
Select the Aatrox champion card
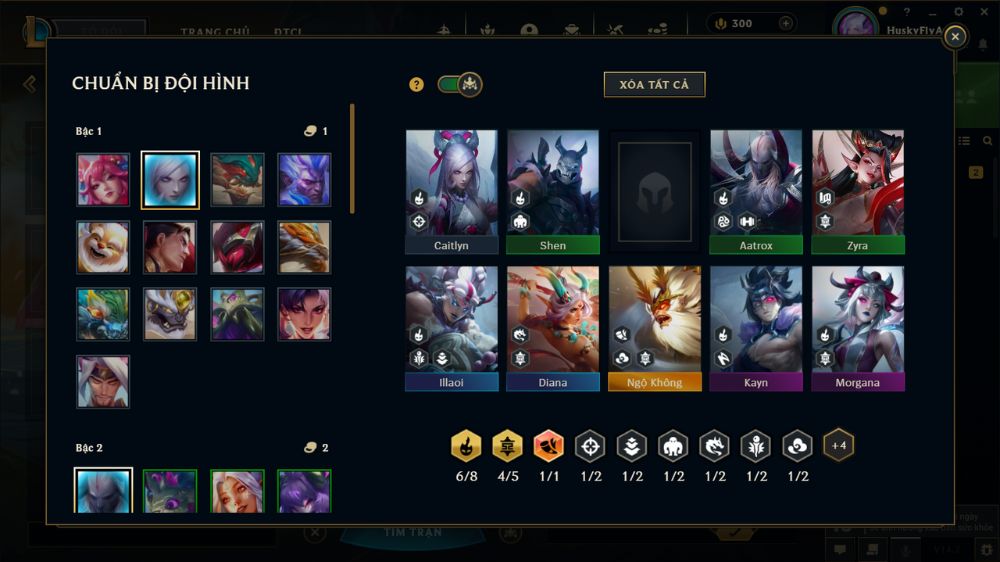point(756,191)
